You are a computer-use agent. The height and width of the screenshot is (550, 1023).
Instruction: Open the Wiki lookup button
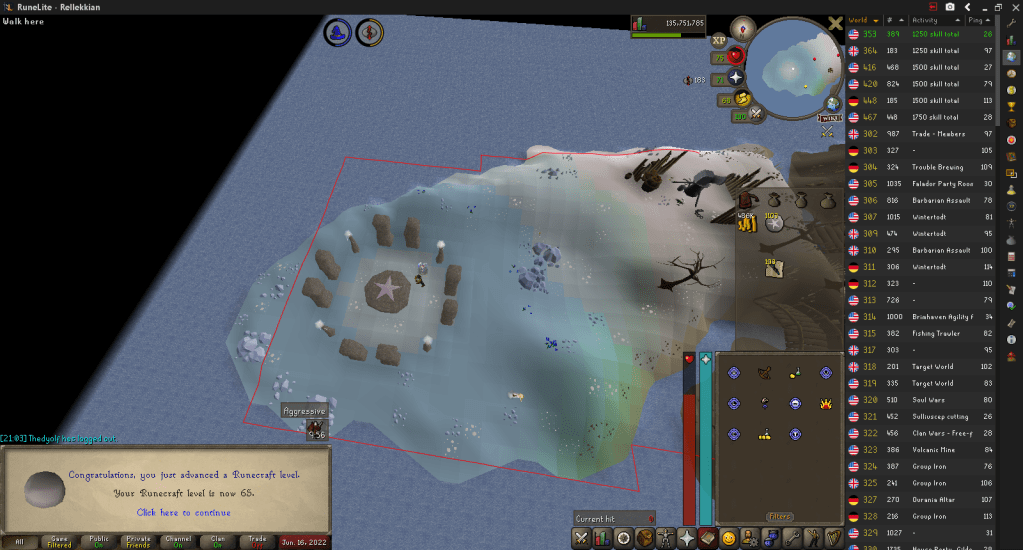[829, 119]
